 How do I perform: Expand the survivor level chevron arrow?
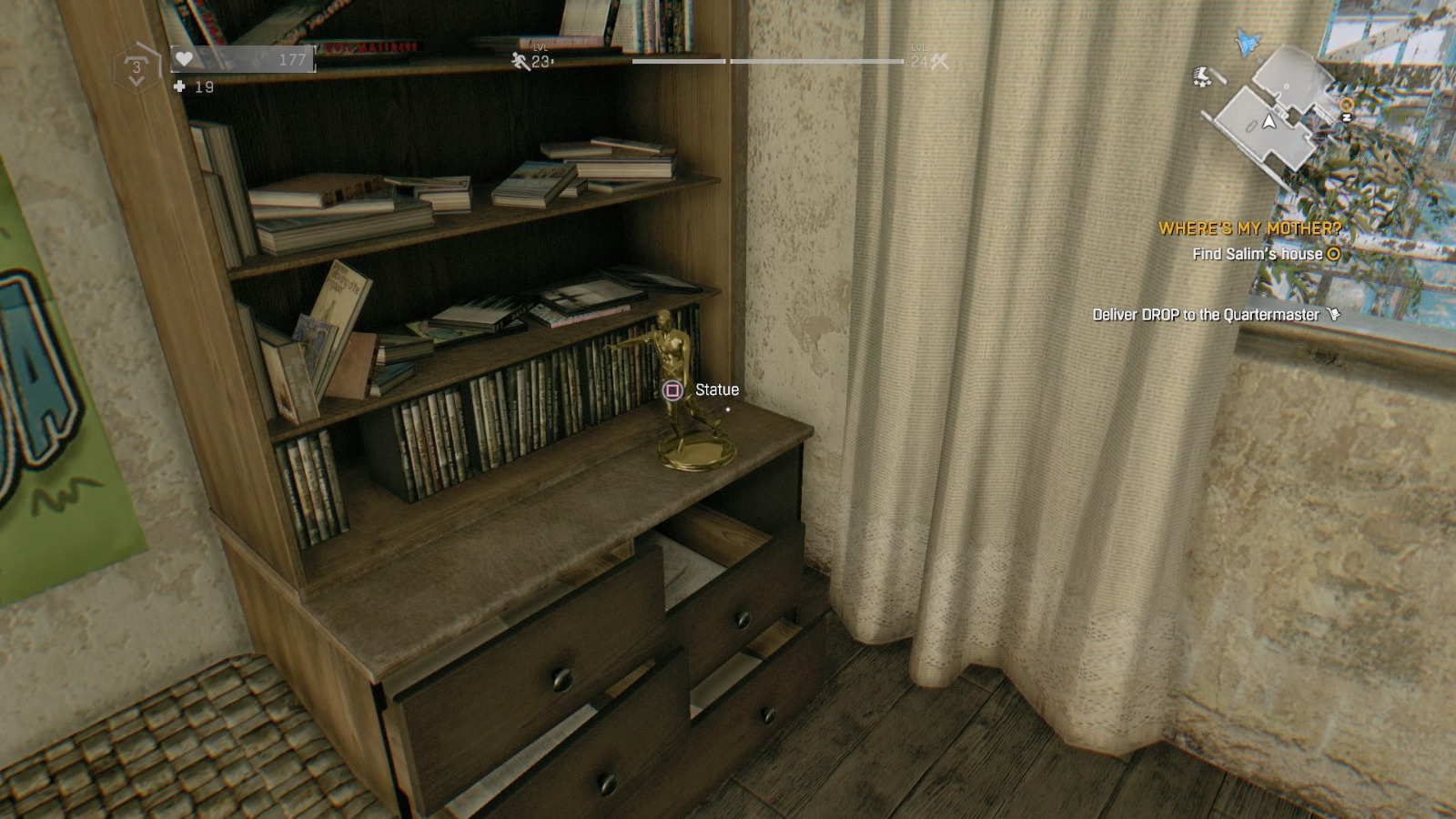coord(136,82)
